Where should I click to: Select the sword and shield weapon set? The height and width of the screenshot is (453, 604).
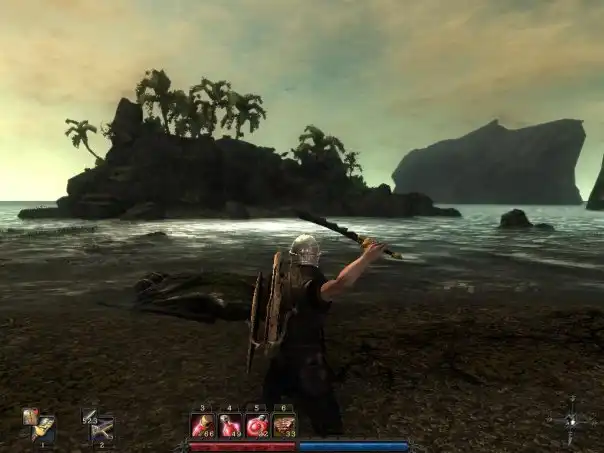point(41,428)
